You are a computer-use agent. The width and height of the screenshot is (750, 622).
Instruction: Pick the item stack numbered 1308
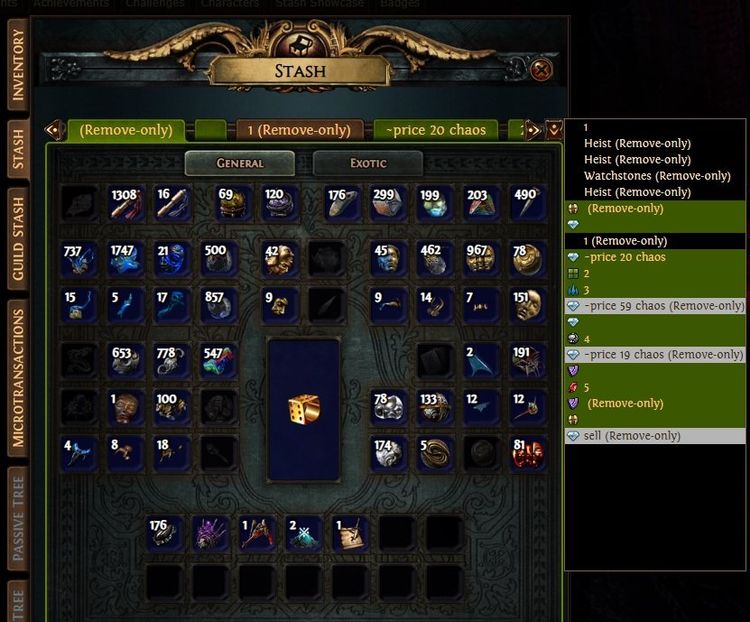pyautogui.click(x=128, y=203)
